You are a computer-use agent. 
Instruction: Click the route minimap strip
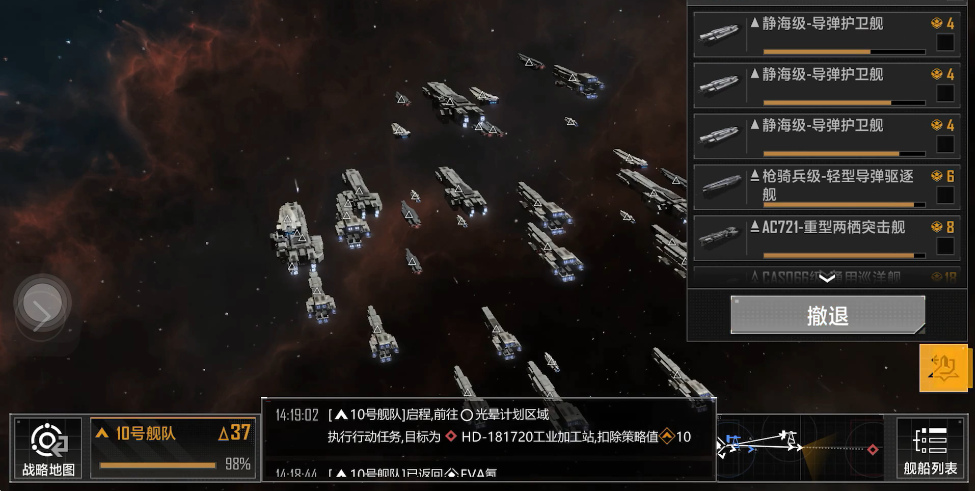(800, 447)
